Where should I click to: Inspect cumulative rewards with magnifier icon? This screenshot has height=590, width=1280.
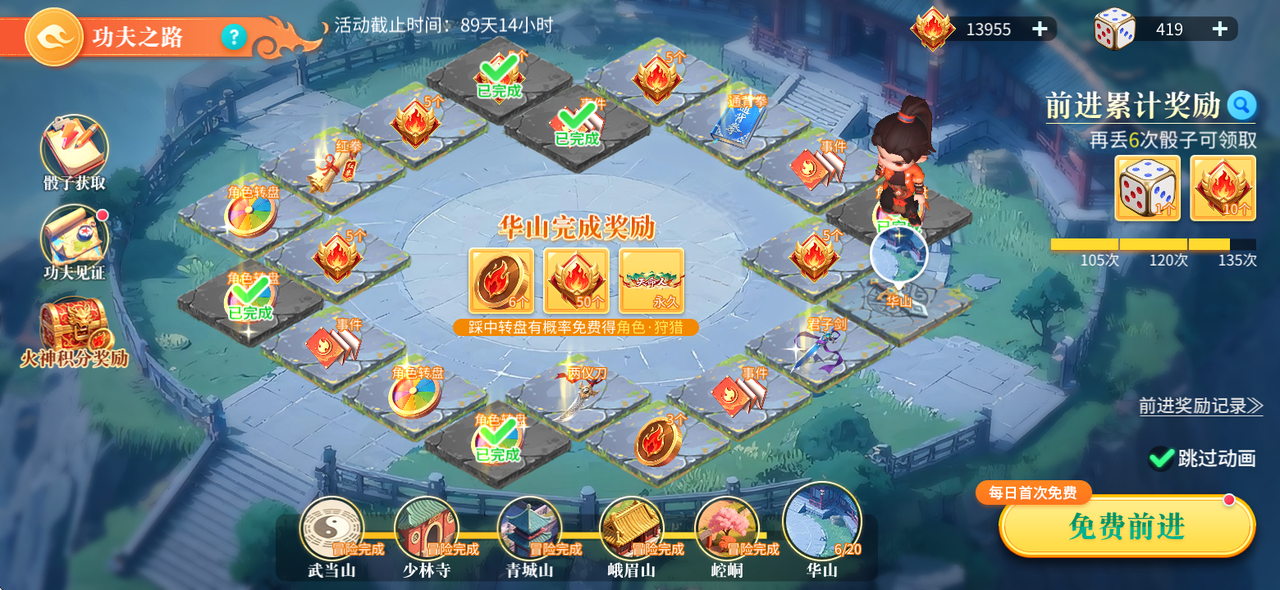1242,104
